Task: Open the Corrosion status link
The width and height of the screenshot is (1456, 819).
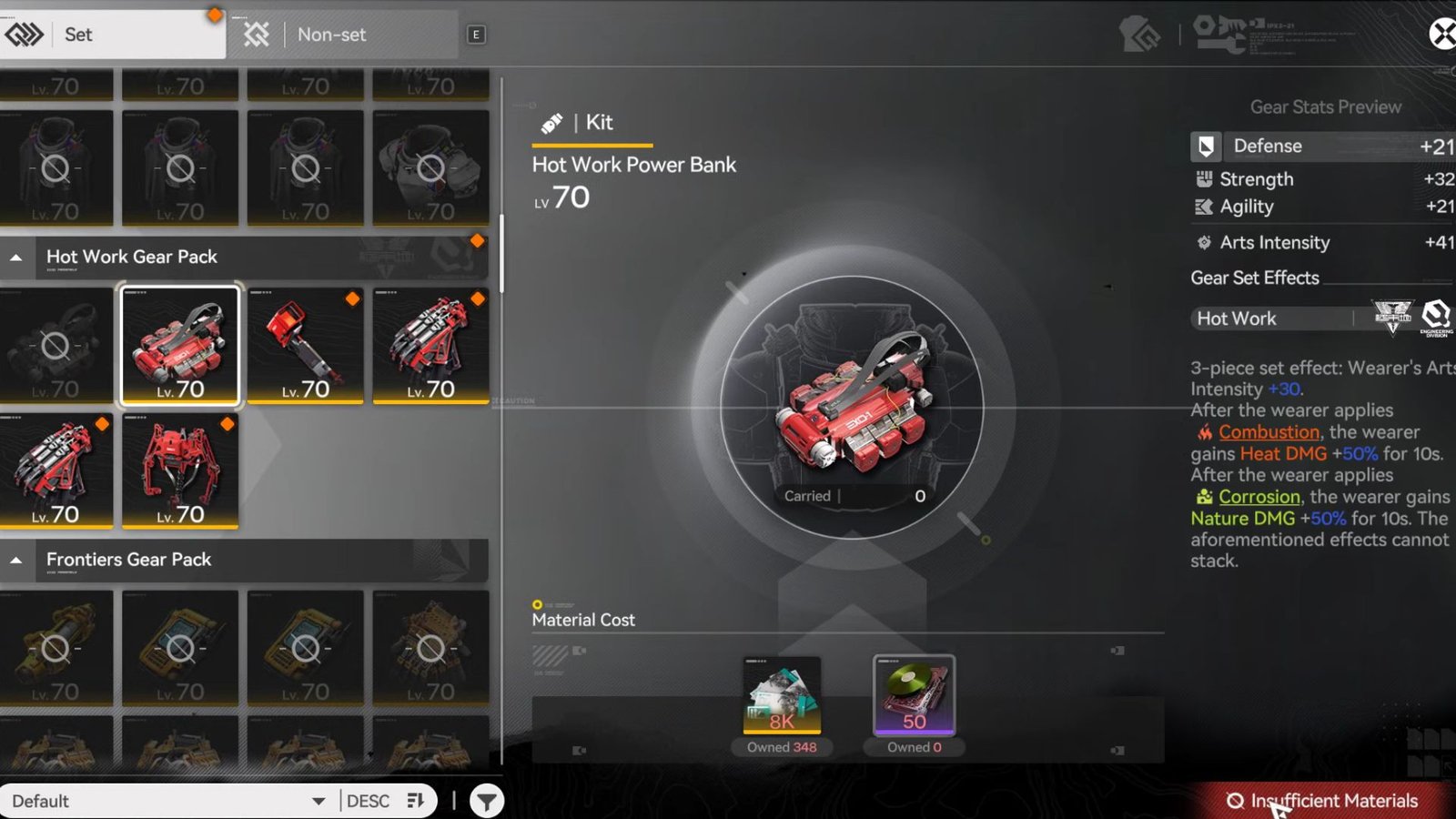Action: (x=1259, y=497)
